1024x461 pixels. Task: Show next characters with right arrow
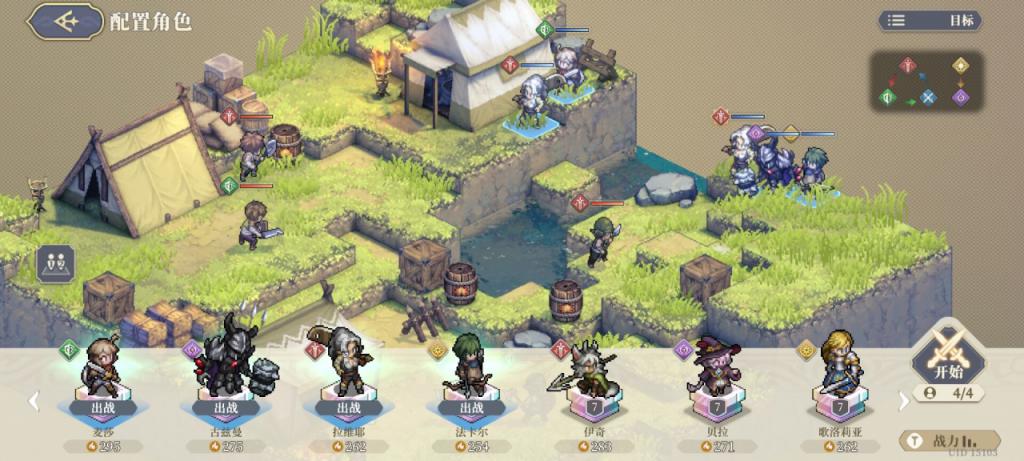click(904, 400)
